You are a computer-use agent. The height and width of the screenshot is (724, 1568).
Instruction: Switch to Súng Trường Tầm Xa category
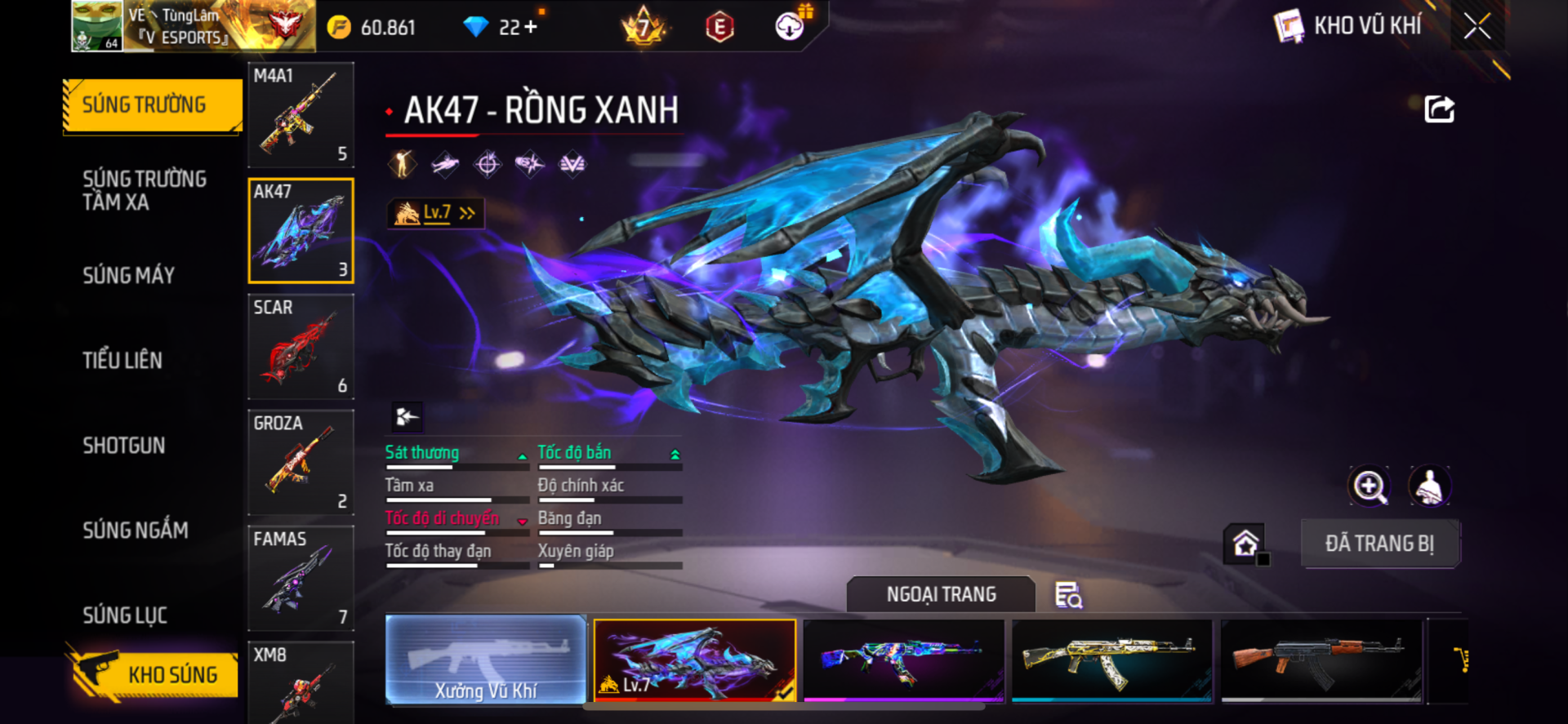coord(145,191)
